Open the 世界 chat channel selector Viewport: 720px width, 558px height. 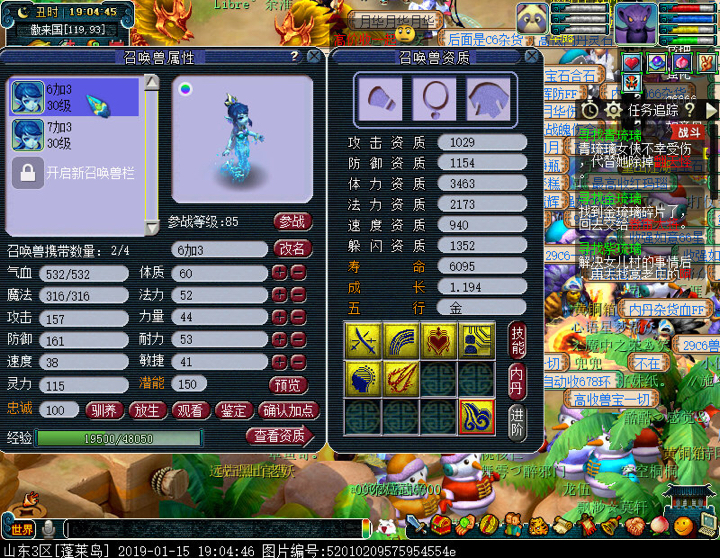pos(23,527)
